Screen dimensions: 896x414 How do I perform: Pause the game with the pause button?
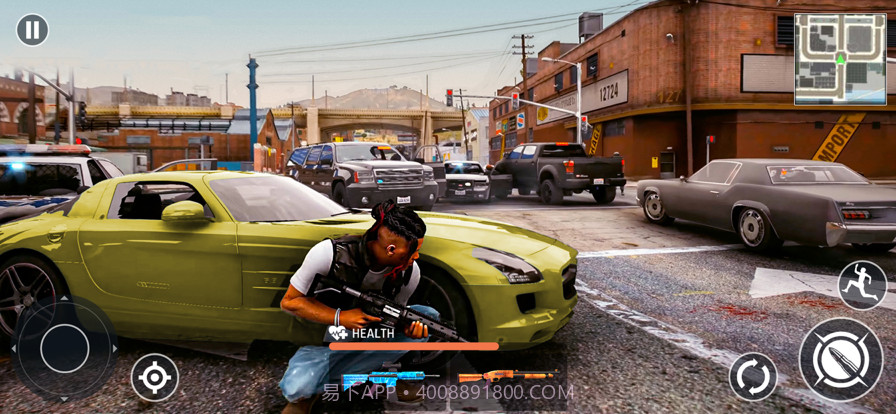tap(32, 30)
